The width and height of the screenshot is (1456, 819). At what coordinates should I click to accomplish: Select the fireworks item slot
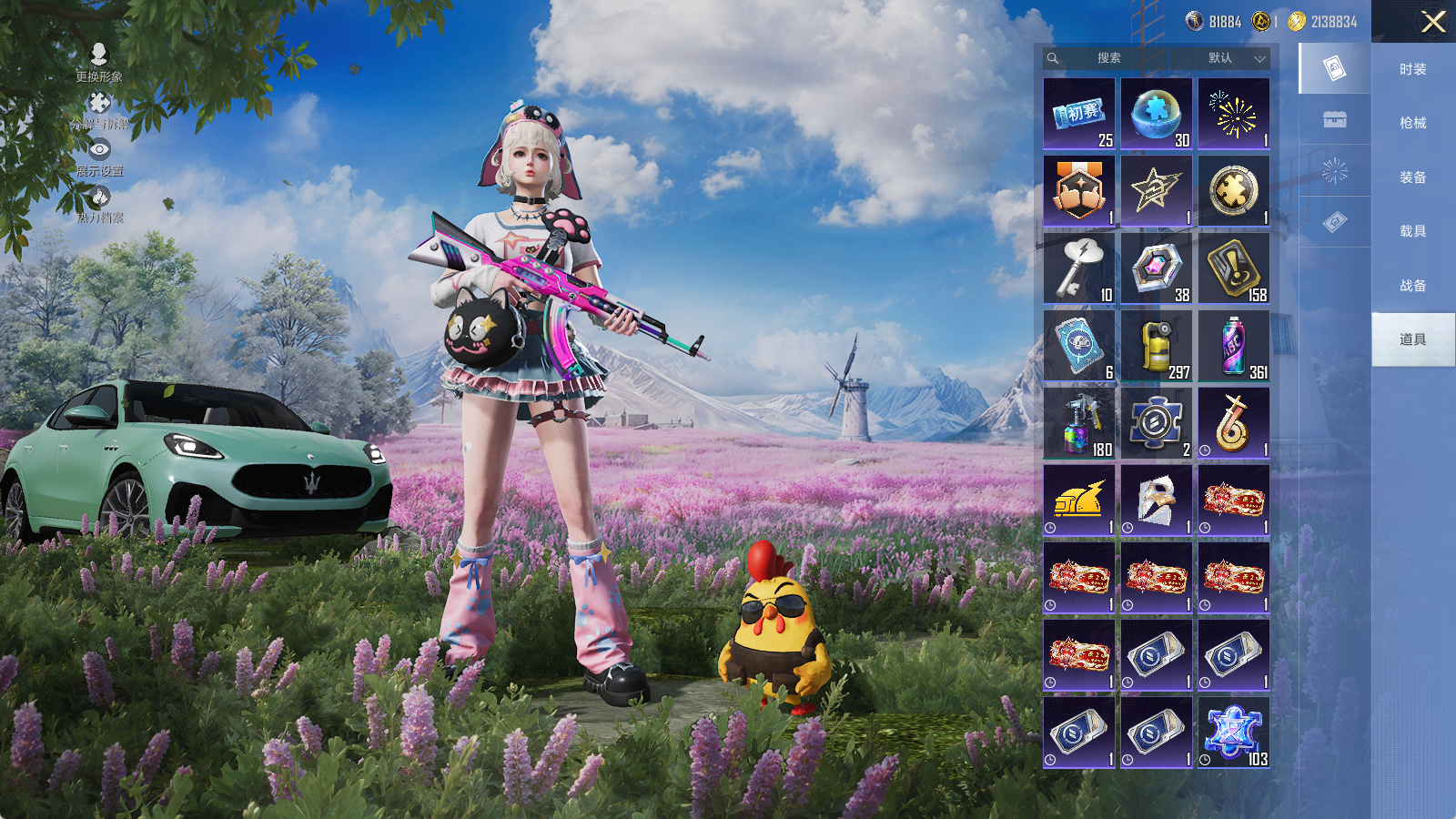(x=1234, y=114)
